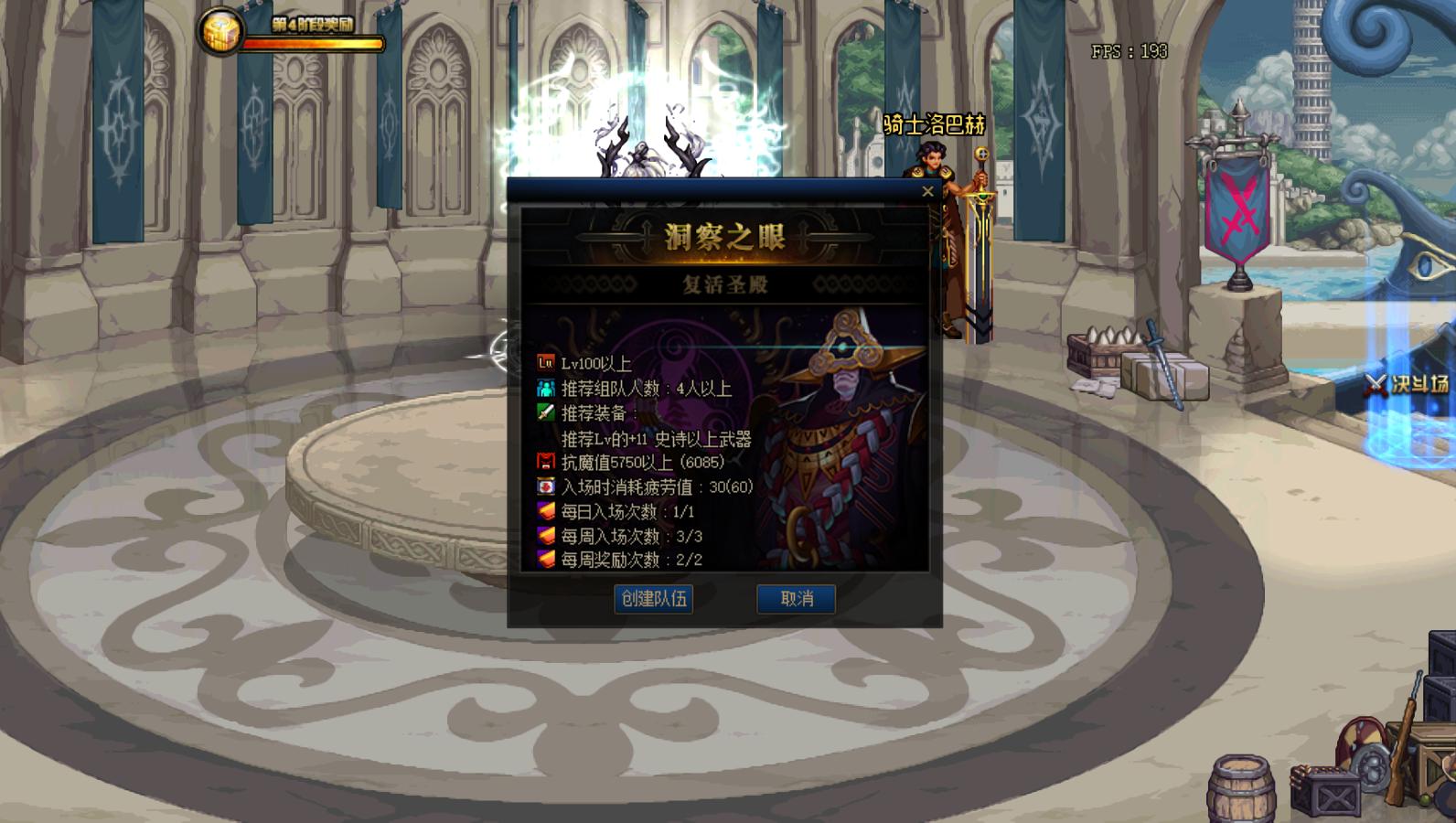Screen dimensions: 1456x823
Task: Close the 洞察之眼 dialog window
Action: tap(927, 191)
